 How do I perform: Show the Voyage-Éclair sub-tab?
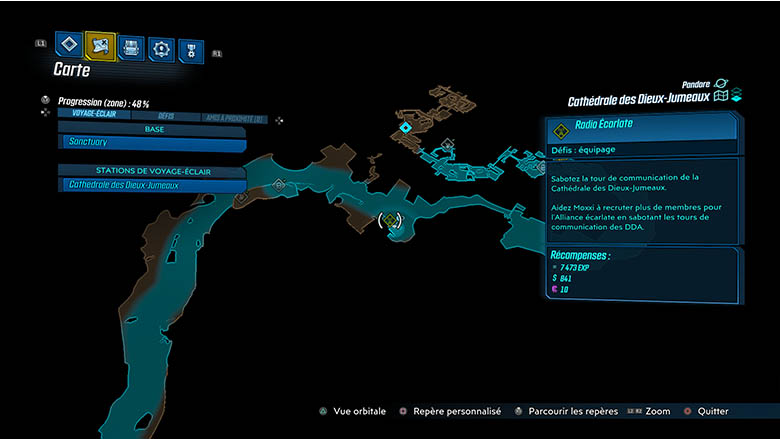pyautogui.click(x=91, y=115)
